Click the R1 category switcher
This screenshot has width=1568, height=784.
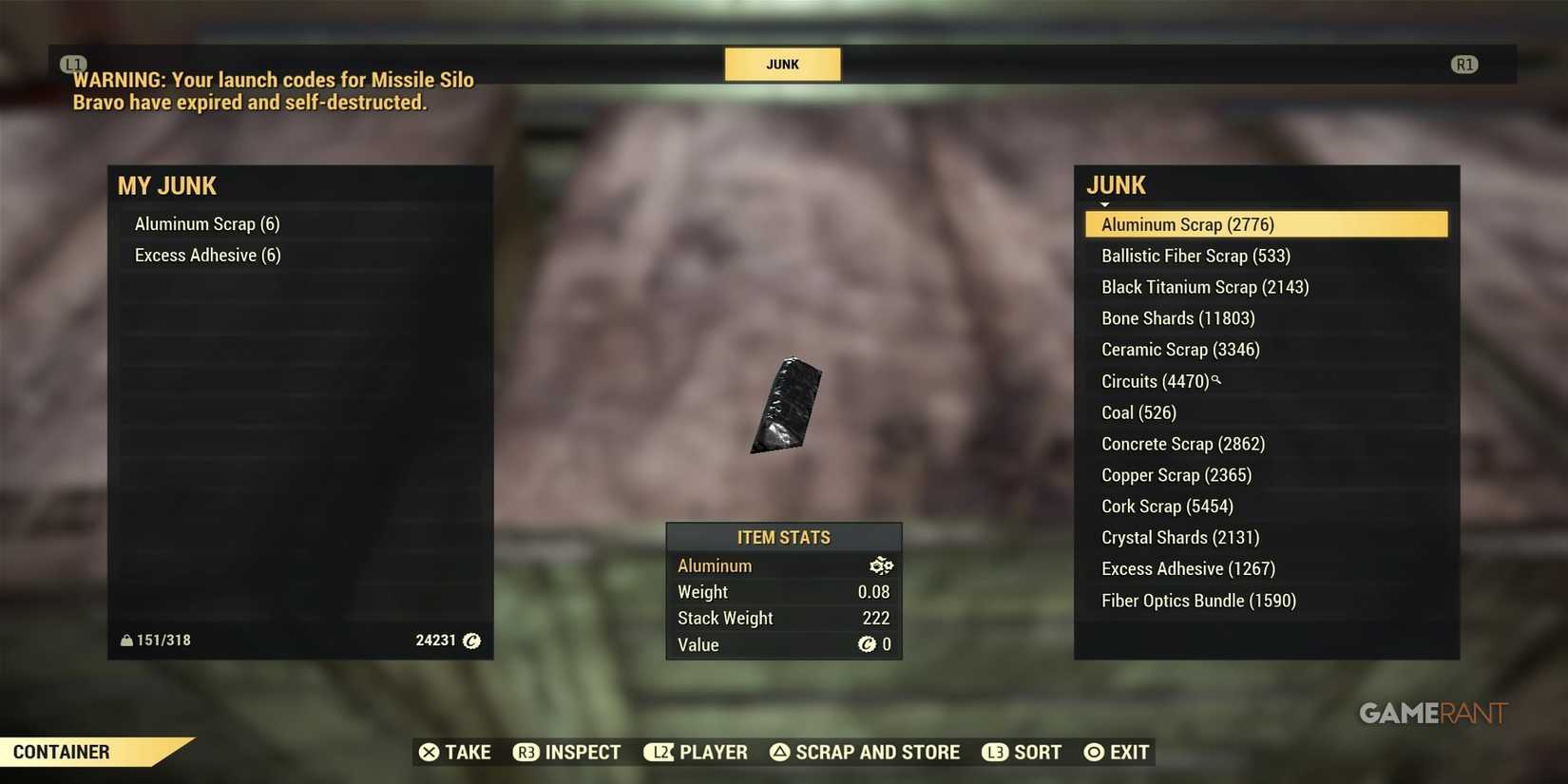click(x=1465, y=64)
